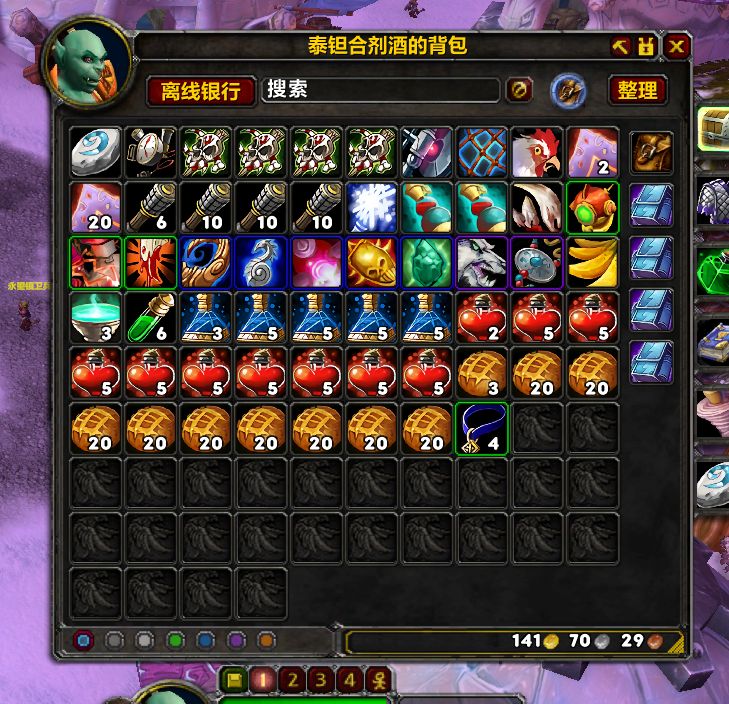Select the snowflake item slot
Viewport: 729px width, 704px height.
coord(371,206)
